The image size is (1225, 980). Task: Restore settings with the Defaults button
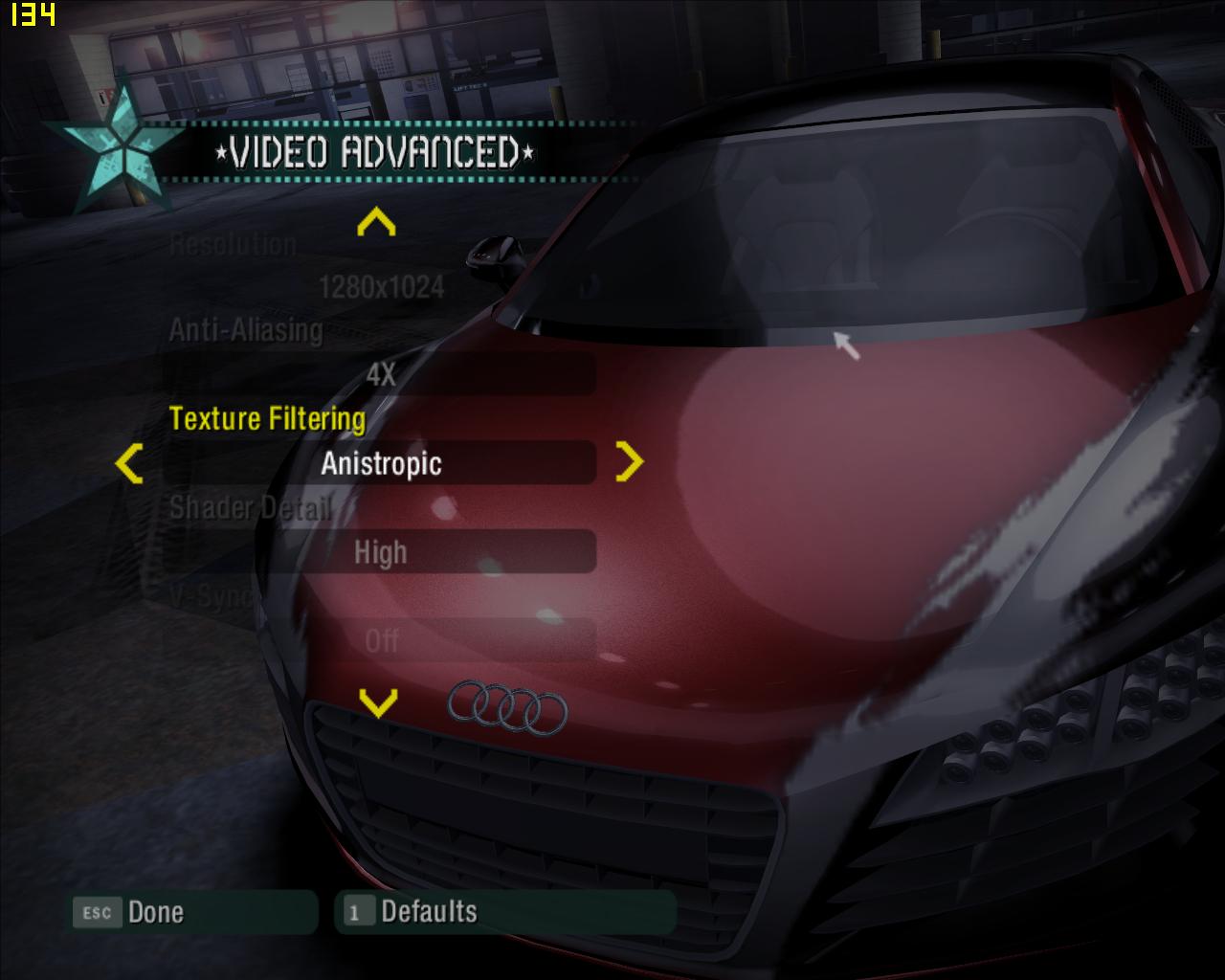(x=505, y=912)
